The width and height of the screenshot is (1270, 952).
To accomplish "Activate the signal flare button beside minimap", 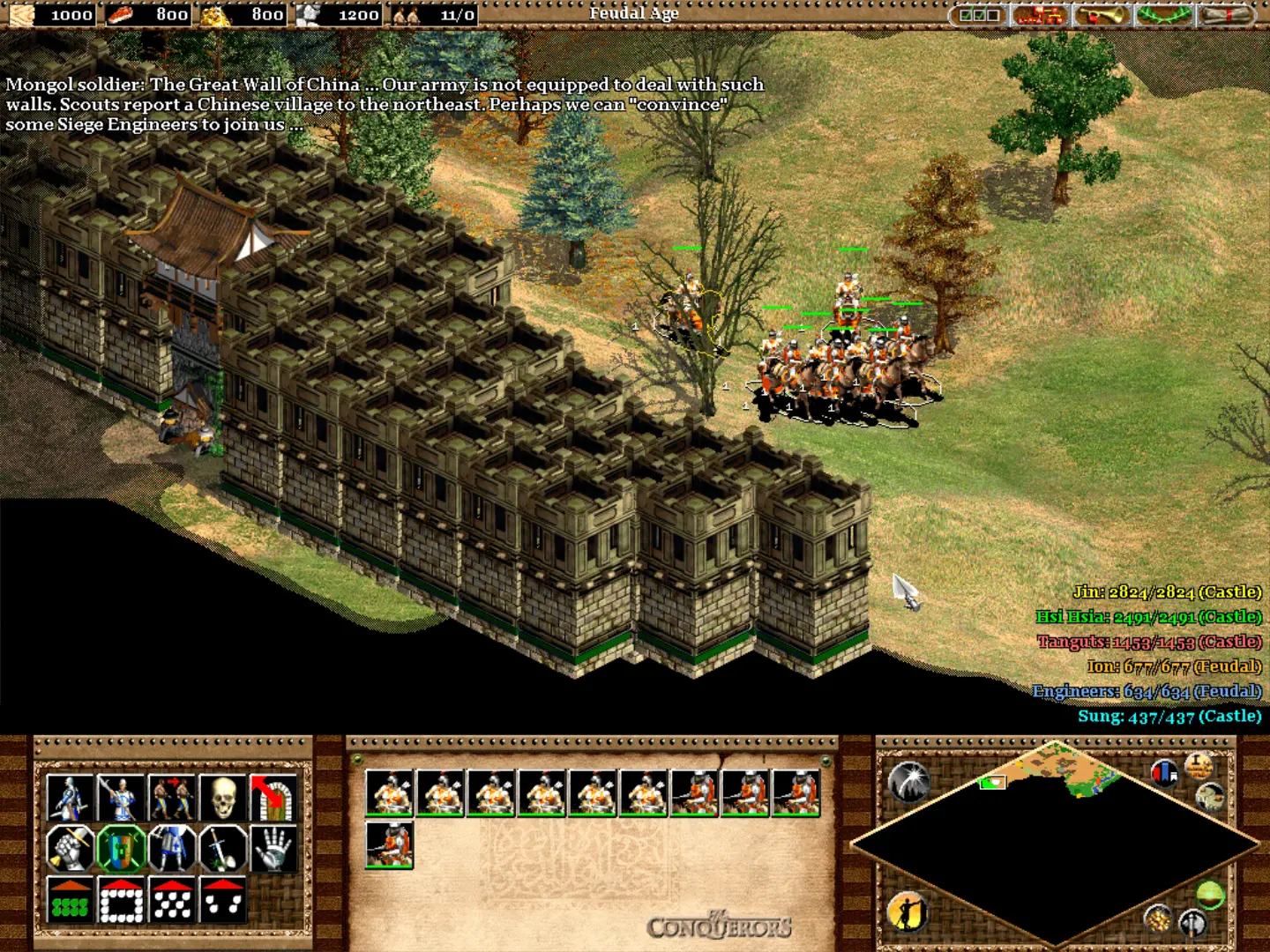I will click(x=908, y=779).
